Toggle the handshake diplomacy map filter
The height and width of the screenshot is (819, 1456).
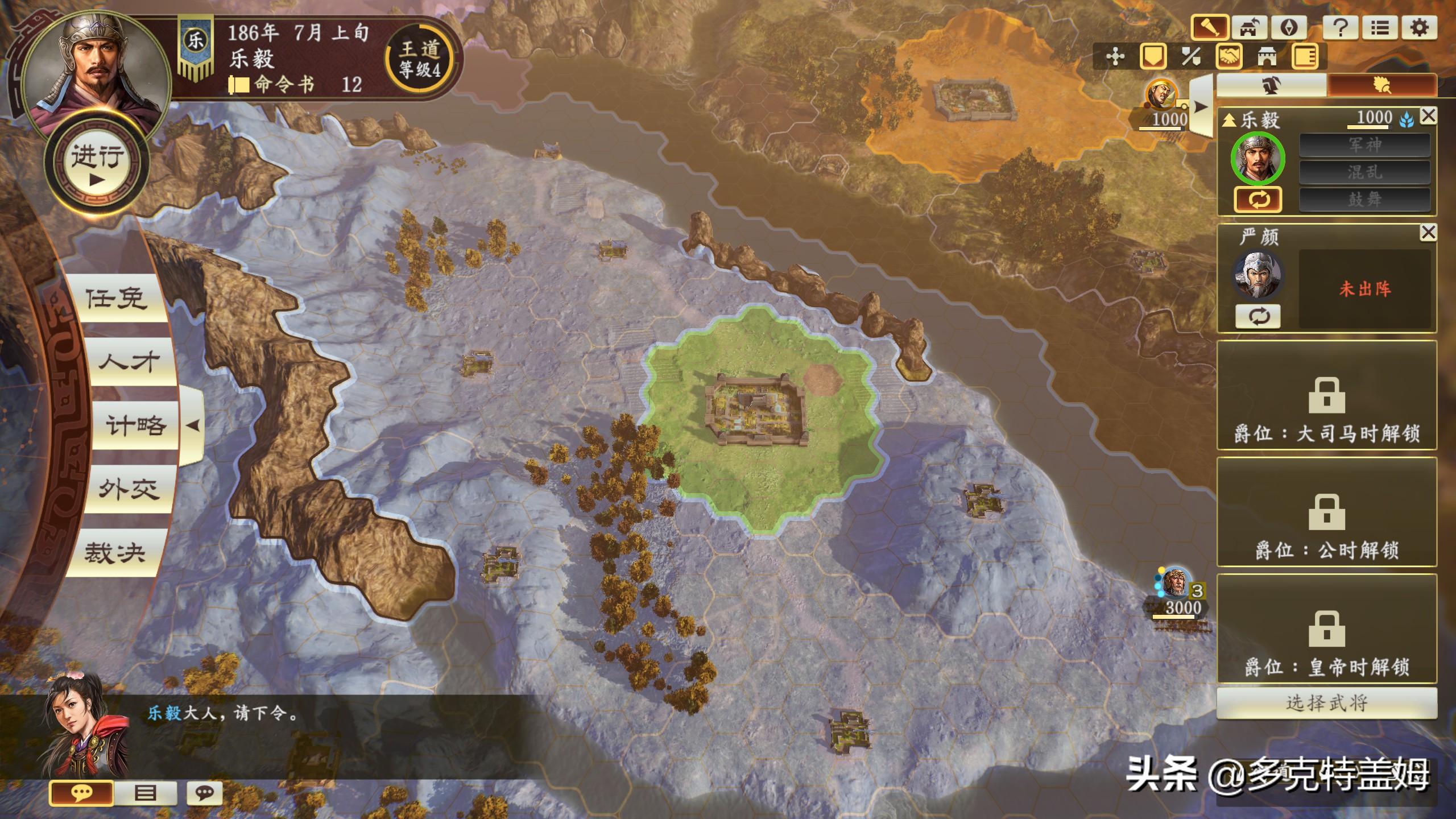click(x=1229, y=56)
